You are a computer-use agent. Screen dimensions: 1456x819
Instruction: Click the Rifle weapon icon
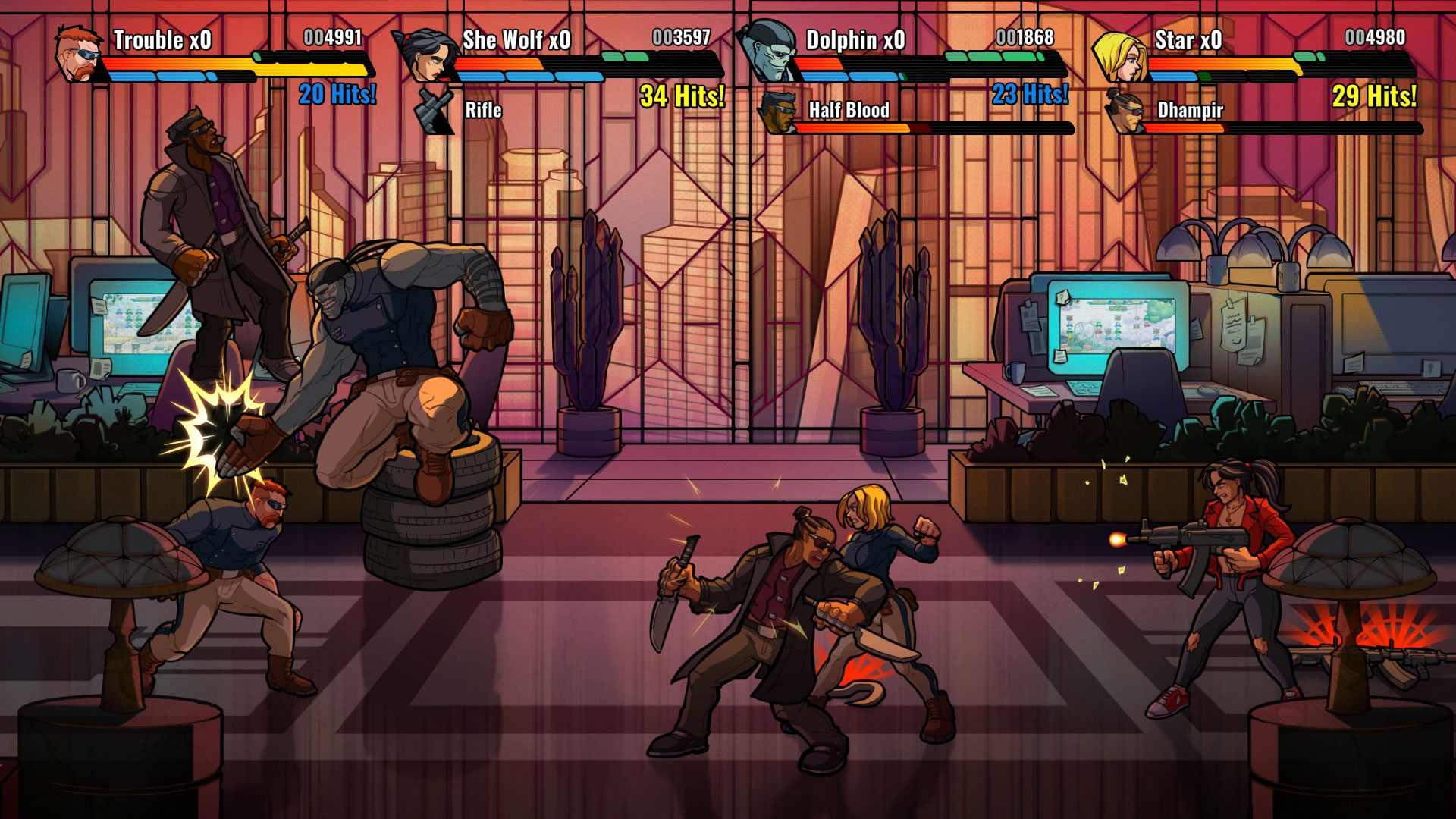[432, 111]
